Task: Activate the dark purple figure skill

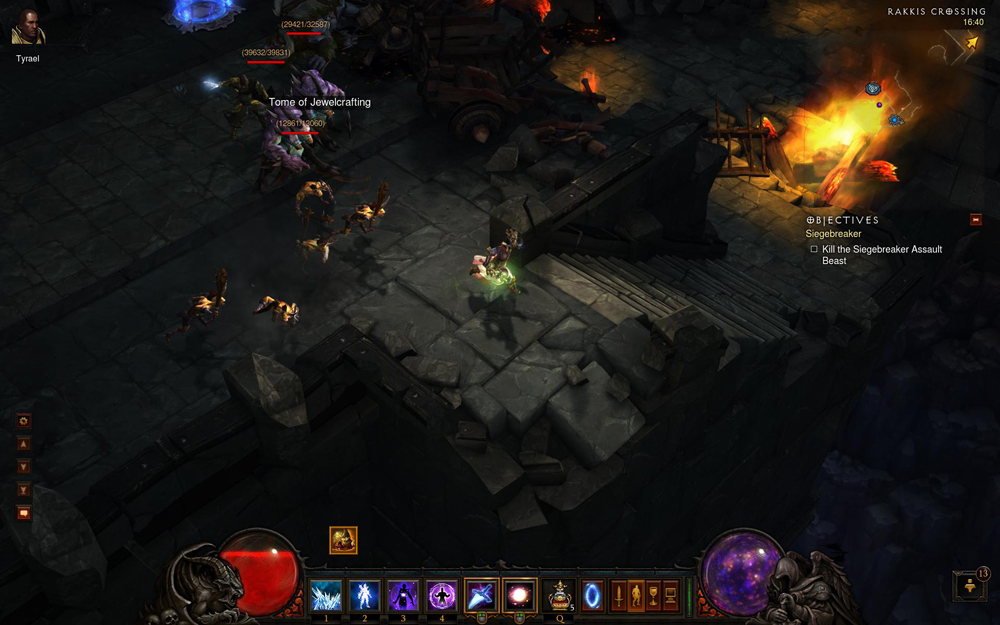Action: pos(403,595)
